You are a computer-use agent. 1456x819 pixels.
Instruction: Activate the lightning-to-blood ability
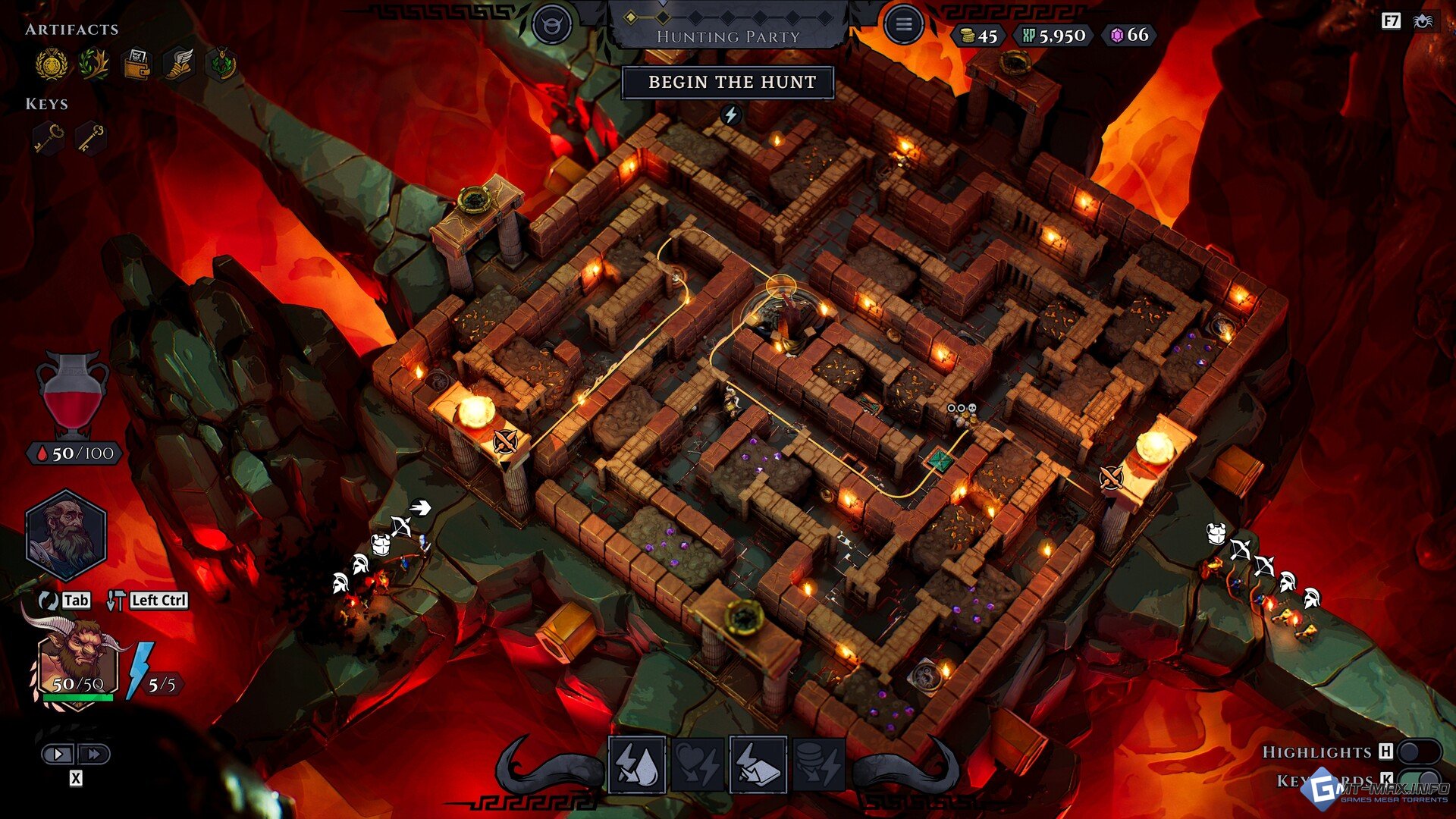click(x=637, y=764)
